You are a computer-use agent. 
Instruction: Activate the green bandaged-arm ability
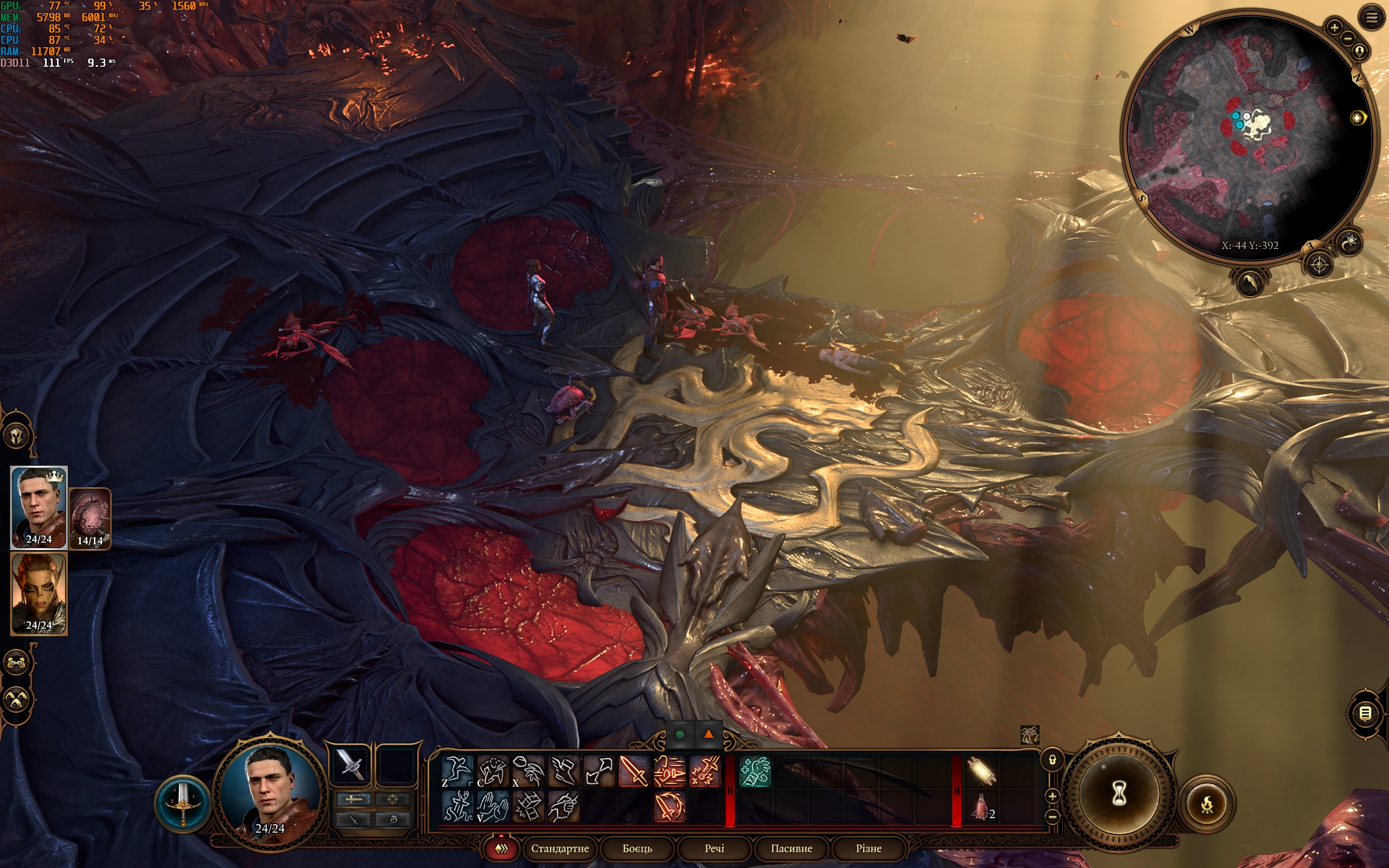click(755, 771)
